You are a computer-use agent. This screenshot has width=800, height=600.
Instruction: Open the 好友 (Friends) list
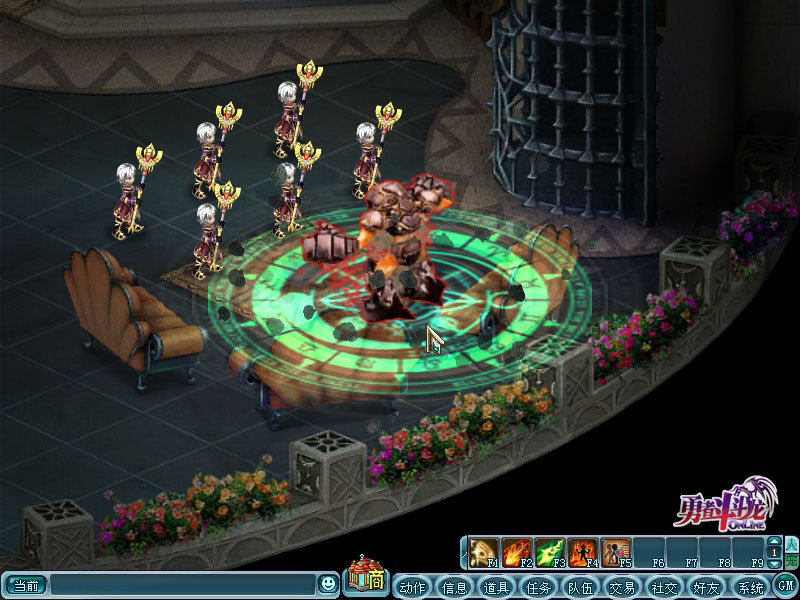[706, 586]
